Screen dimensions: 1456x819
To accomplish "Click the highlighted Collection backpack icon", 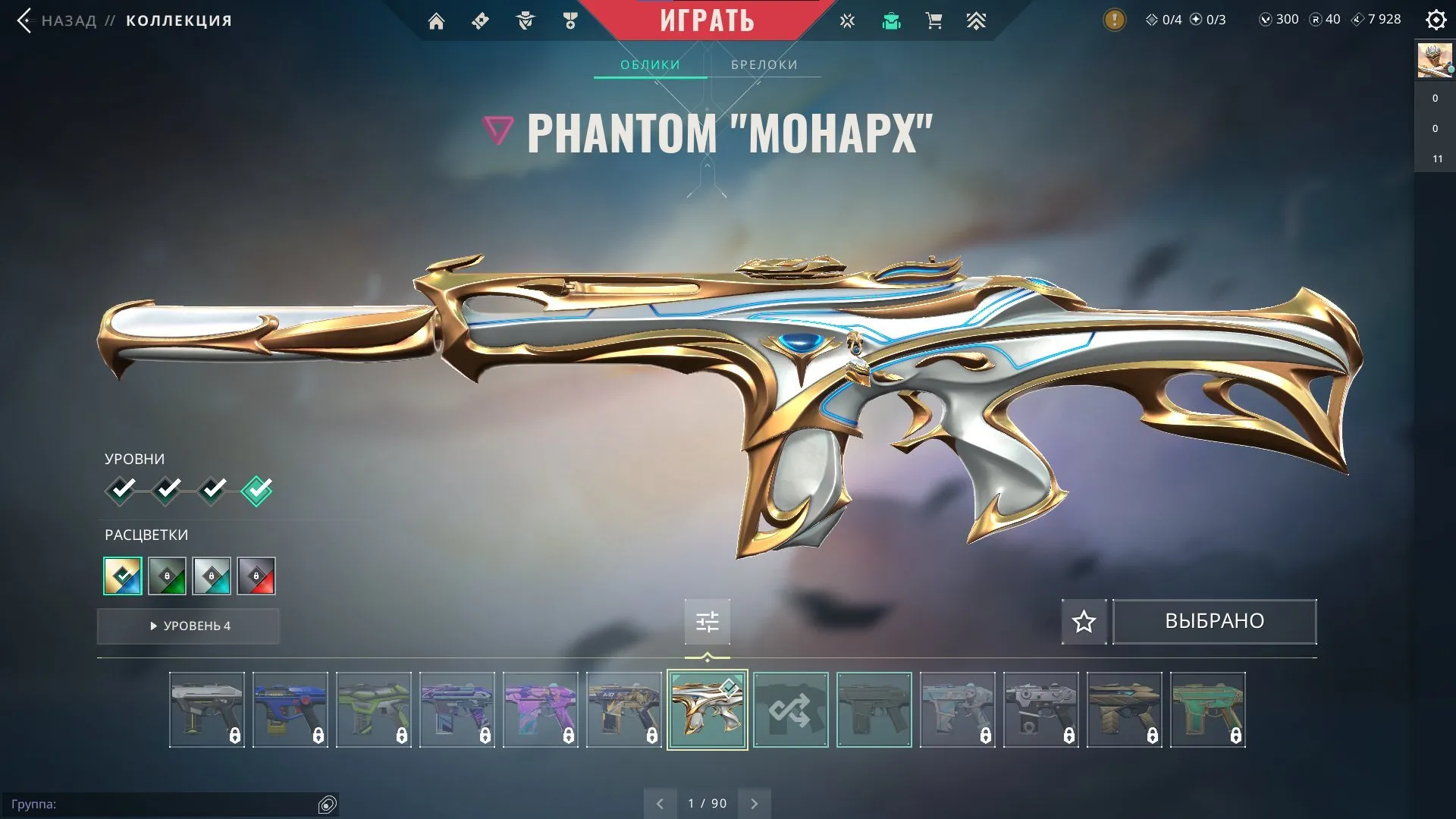I will 891,20.
